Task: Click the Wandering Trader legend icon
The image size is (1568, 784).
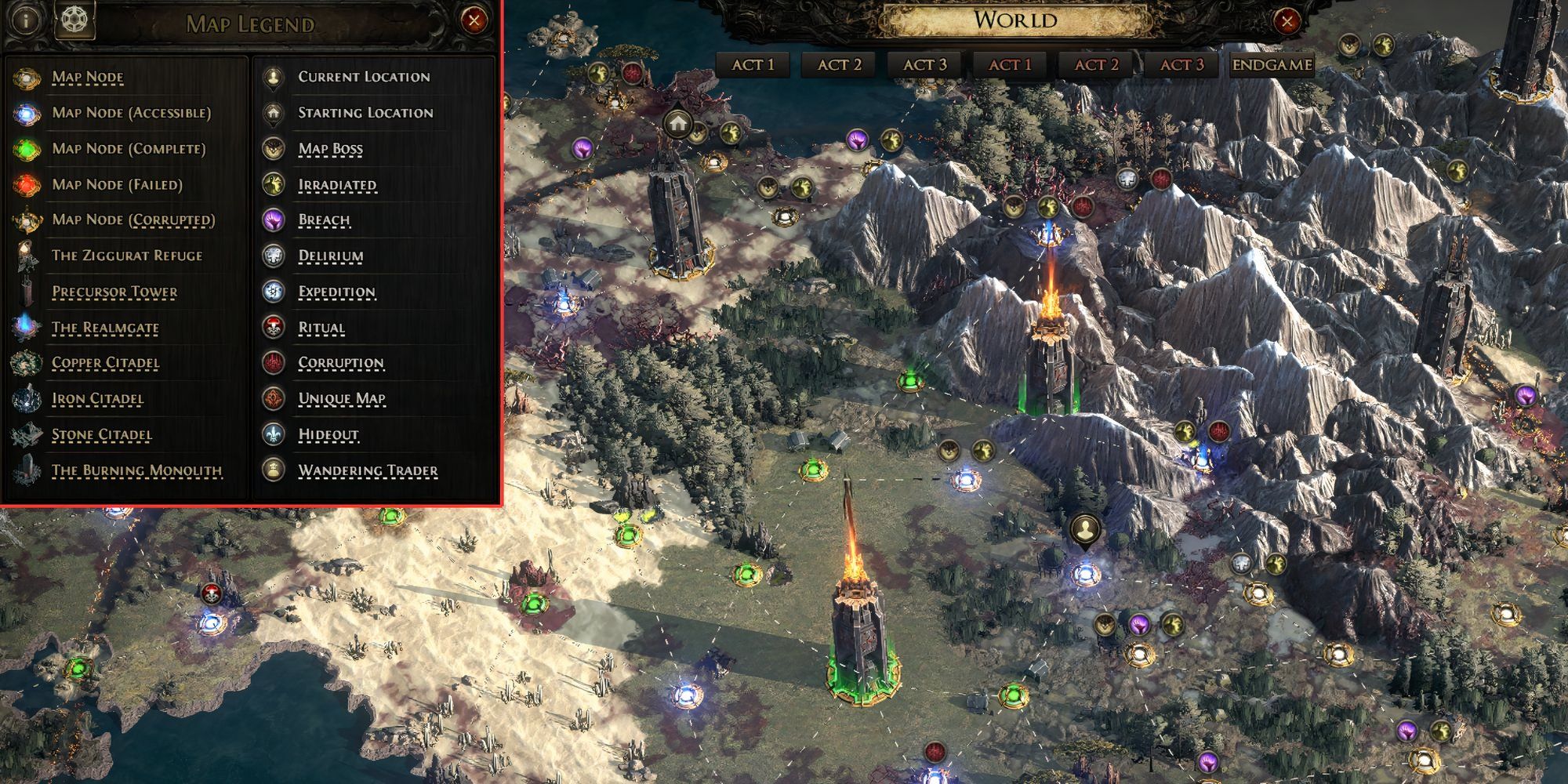Action: pos(273,470)
